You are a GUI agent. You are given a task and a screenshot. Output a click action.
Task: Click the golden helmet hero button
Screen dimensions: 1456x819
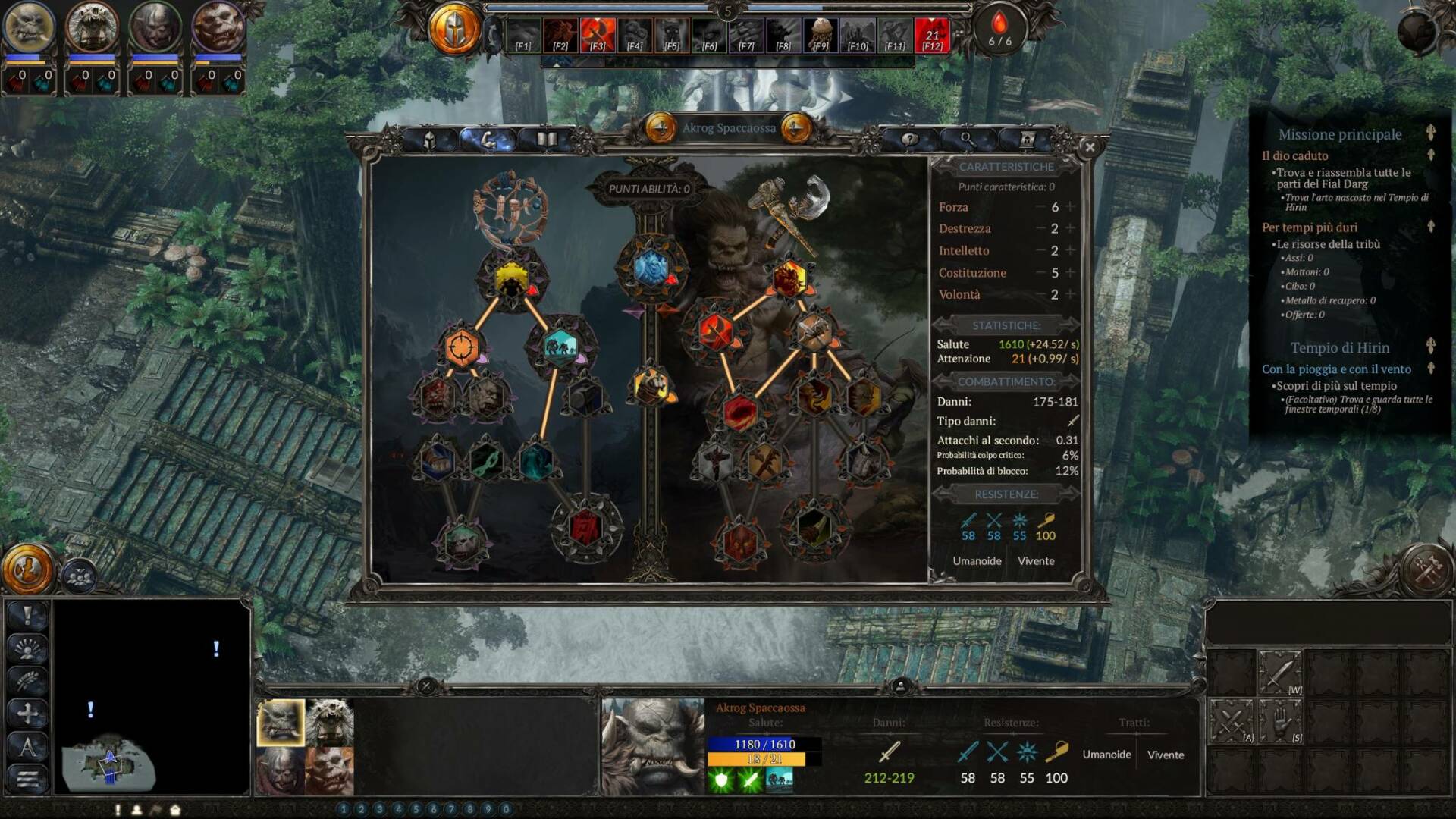[454, 30]
